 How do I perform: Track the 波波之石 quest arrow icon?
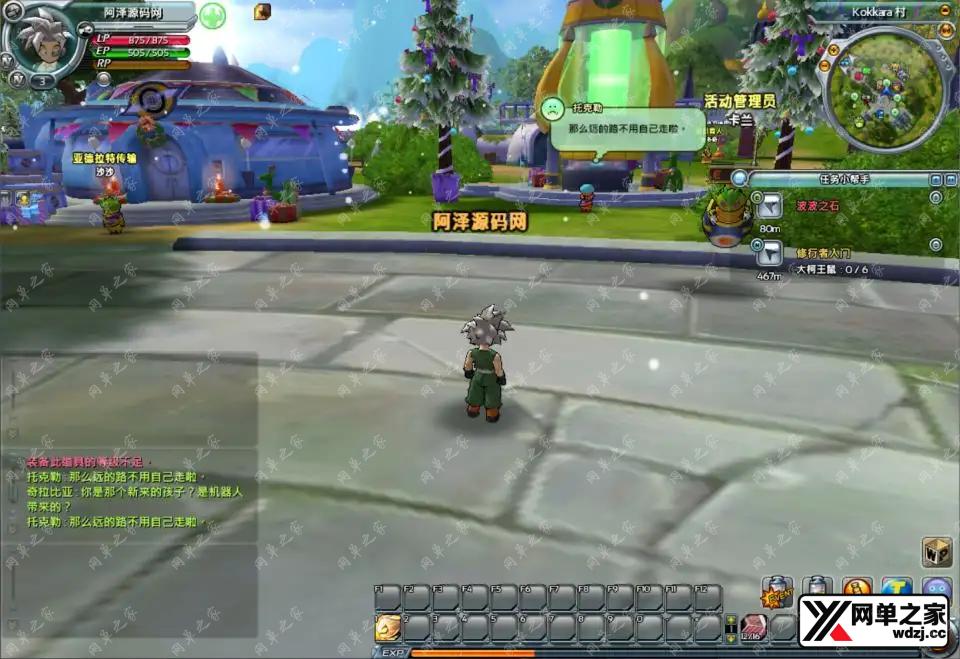[769, 207]
